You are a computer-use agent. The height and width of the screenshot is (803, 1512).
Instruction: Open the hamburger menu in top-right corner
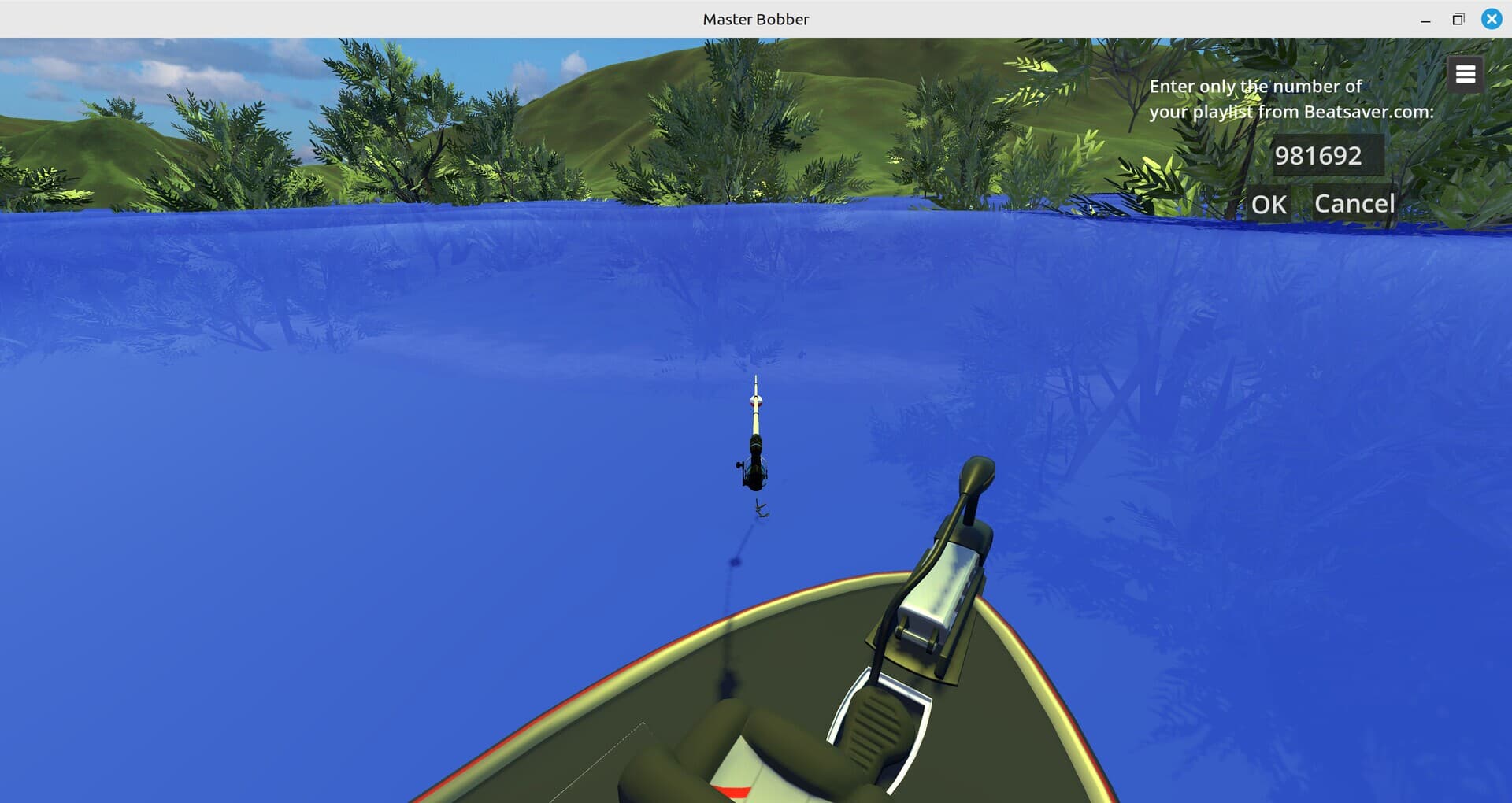tap(1465, 73)
